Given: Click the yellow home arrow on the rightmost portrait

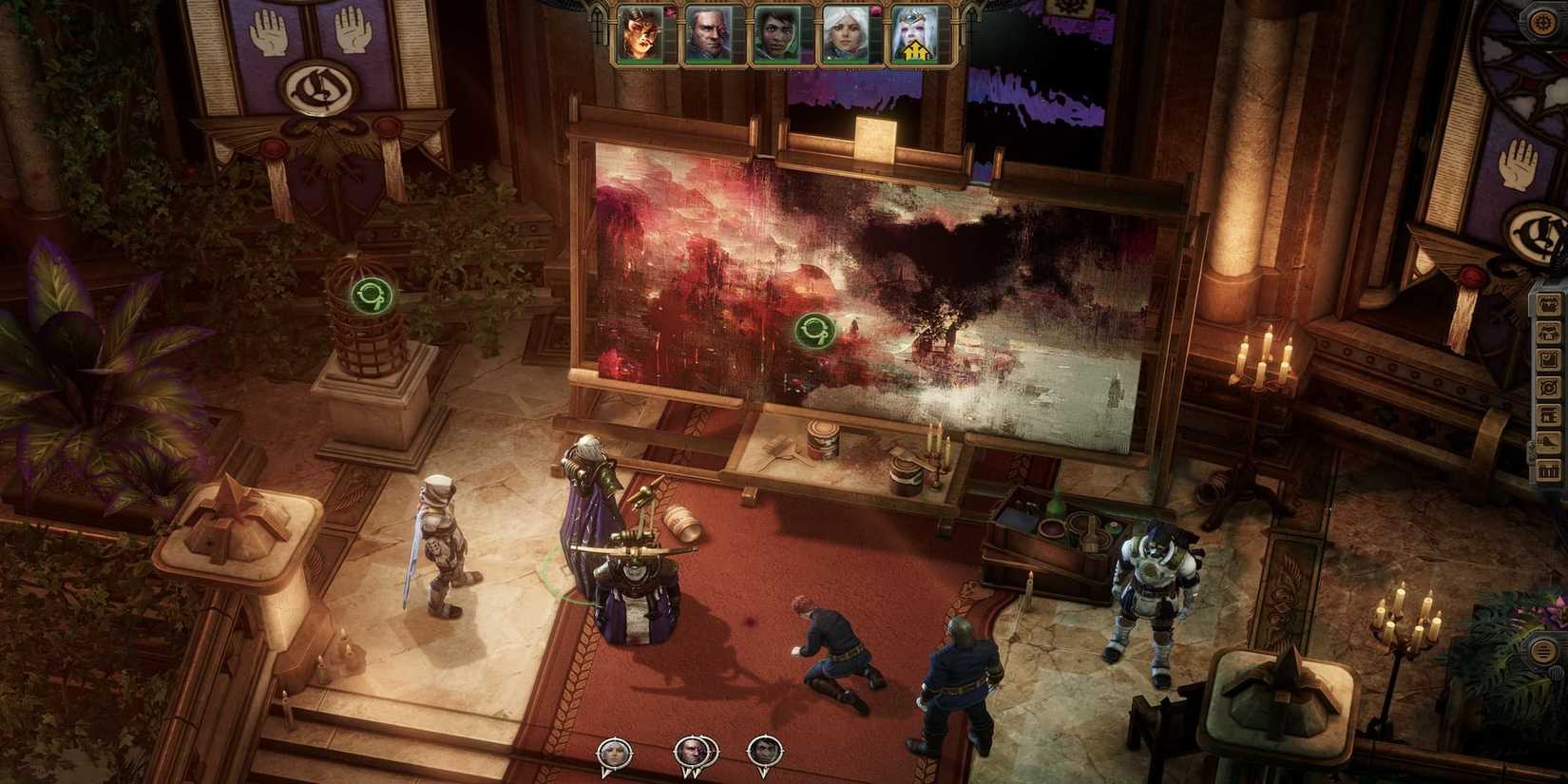Looking at the screenshot, I should 913,50.
